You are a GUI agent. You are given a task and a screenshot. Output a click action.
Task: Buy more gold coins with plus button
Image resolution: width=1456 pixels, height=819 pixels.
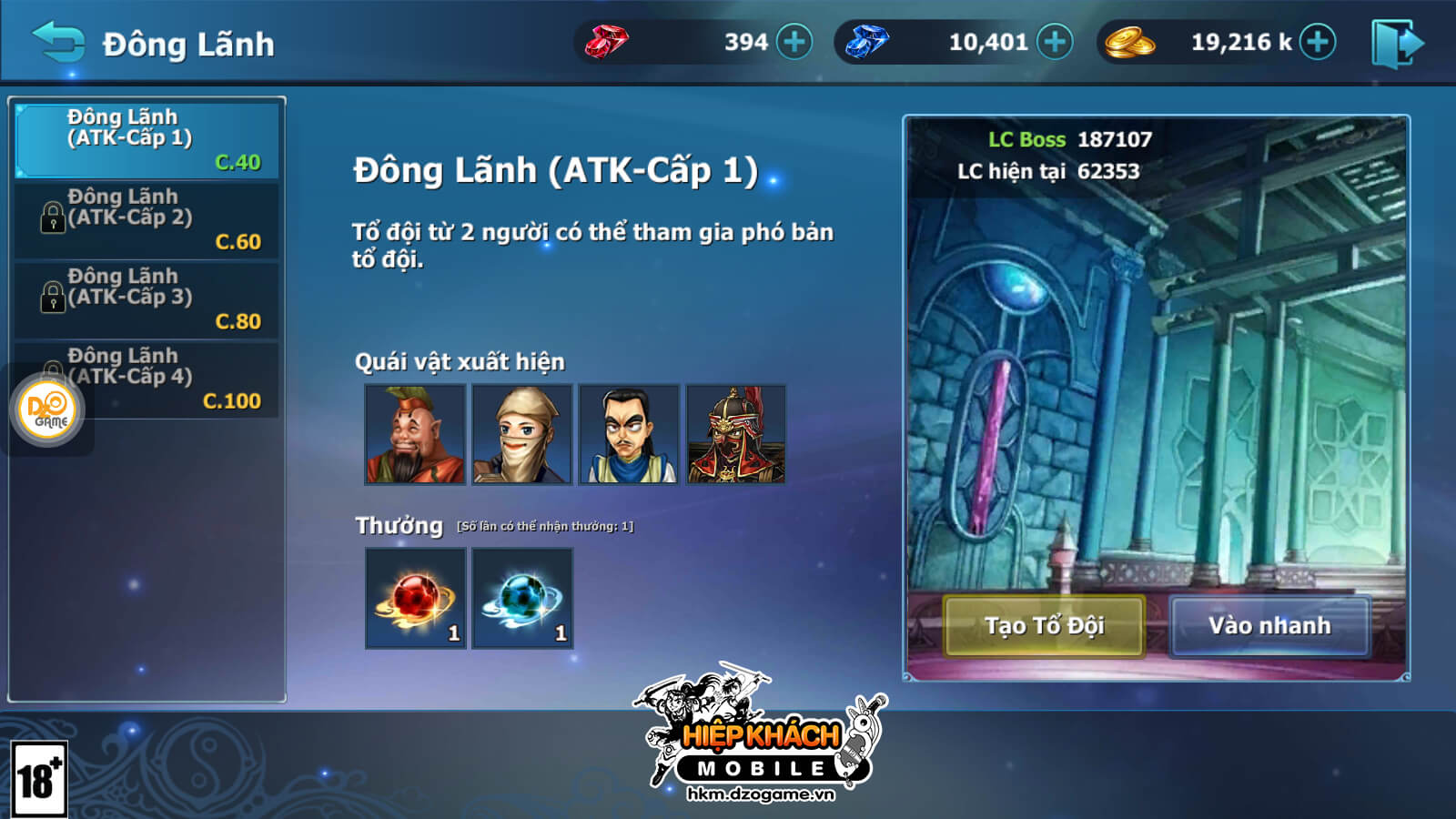1317,42
